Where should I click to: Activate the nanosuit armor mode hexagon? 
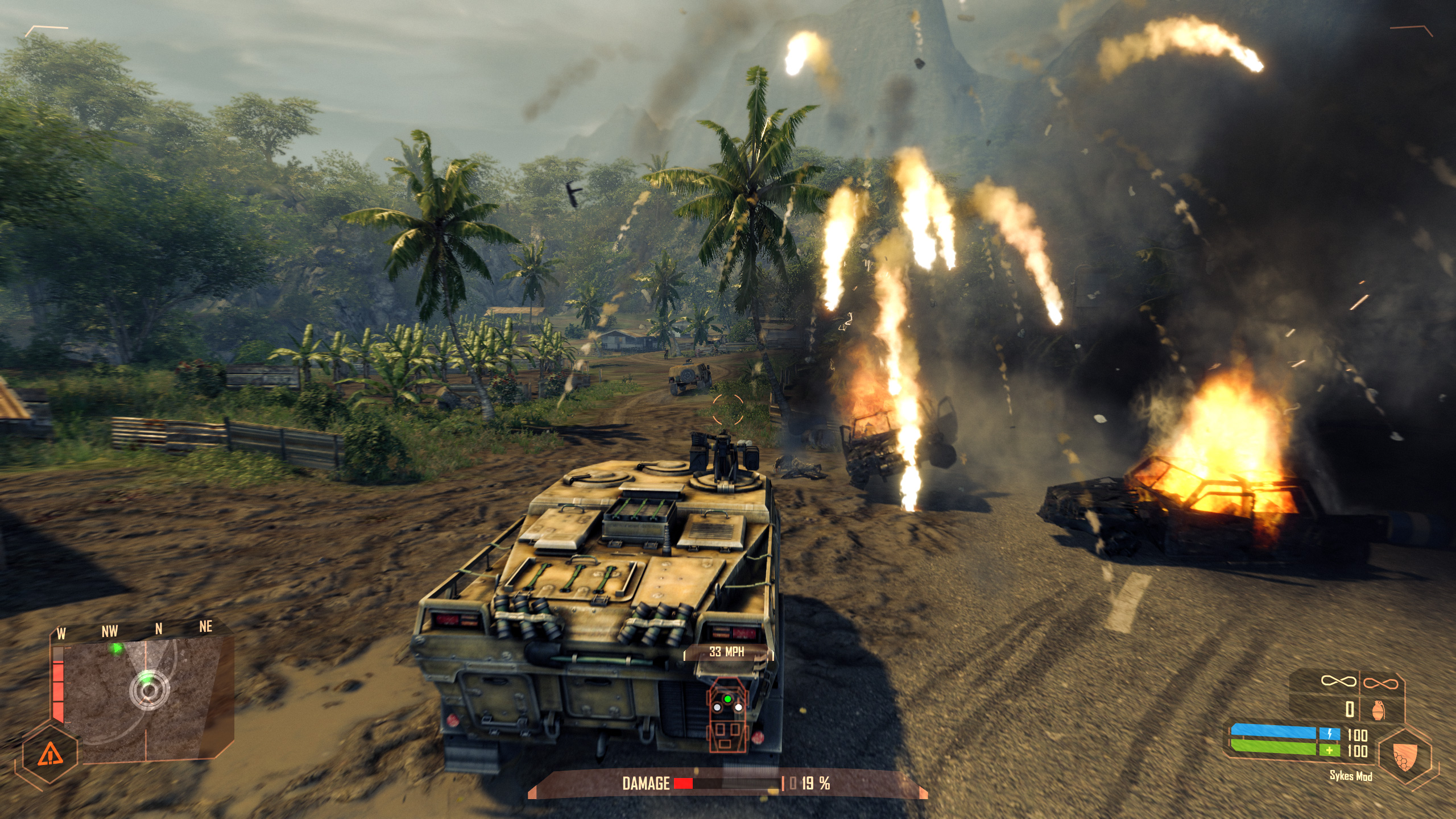[1404, 756]
